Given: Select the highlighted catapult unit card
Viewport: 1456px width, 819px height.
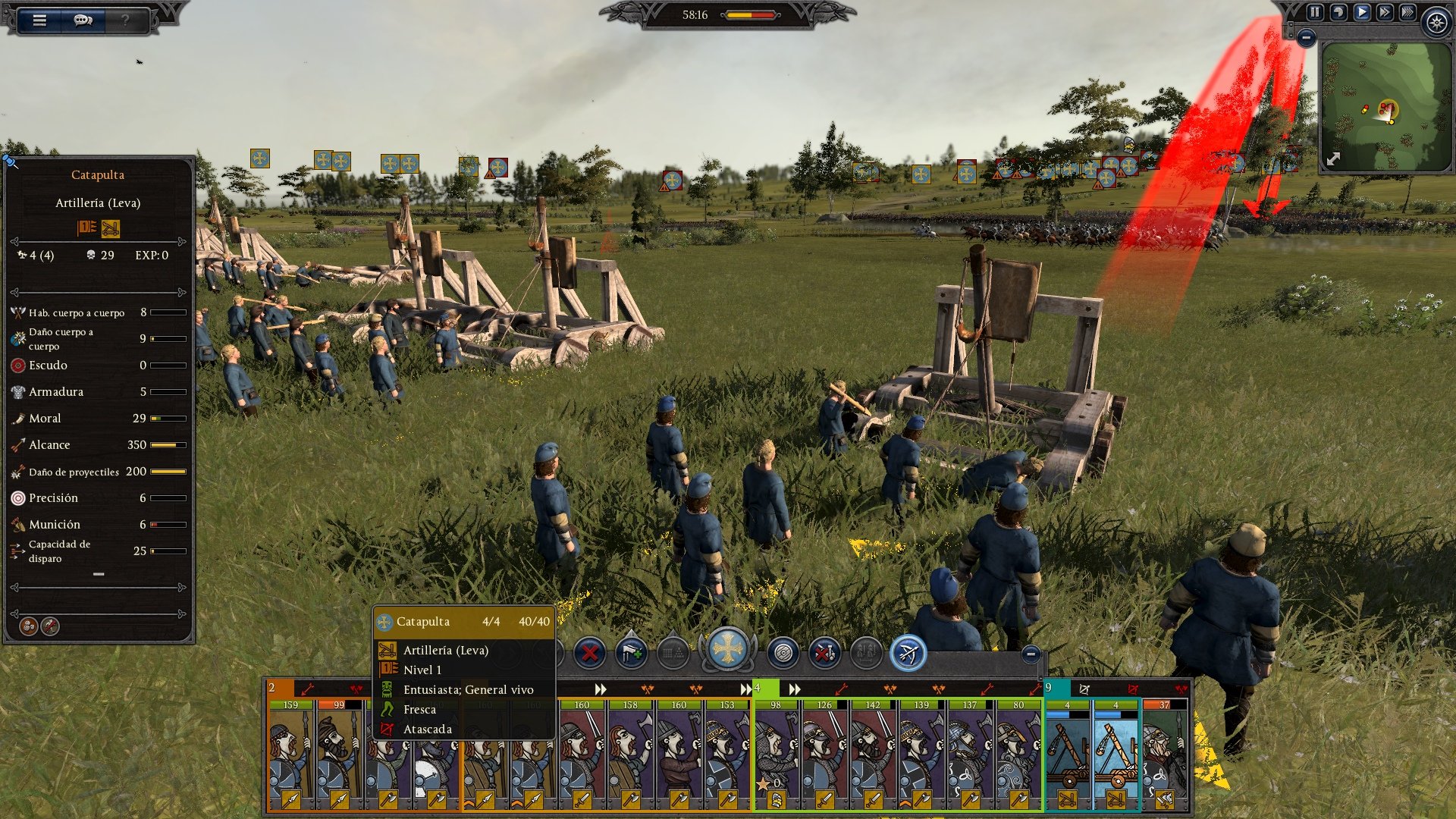Looking at the screenshot, I should (1116, 755).
